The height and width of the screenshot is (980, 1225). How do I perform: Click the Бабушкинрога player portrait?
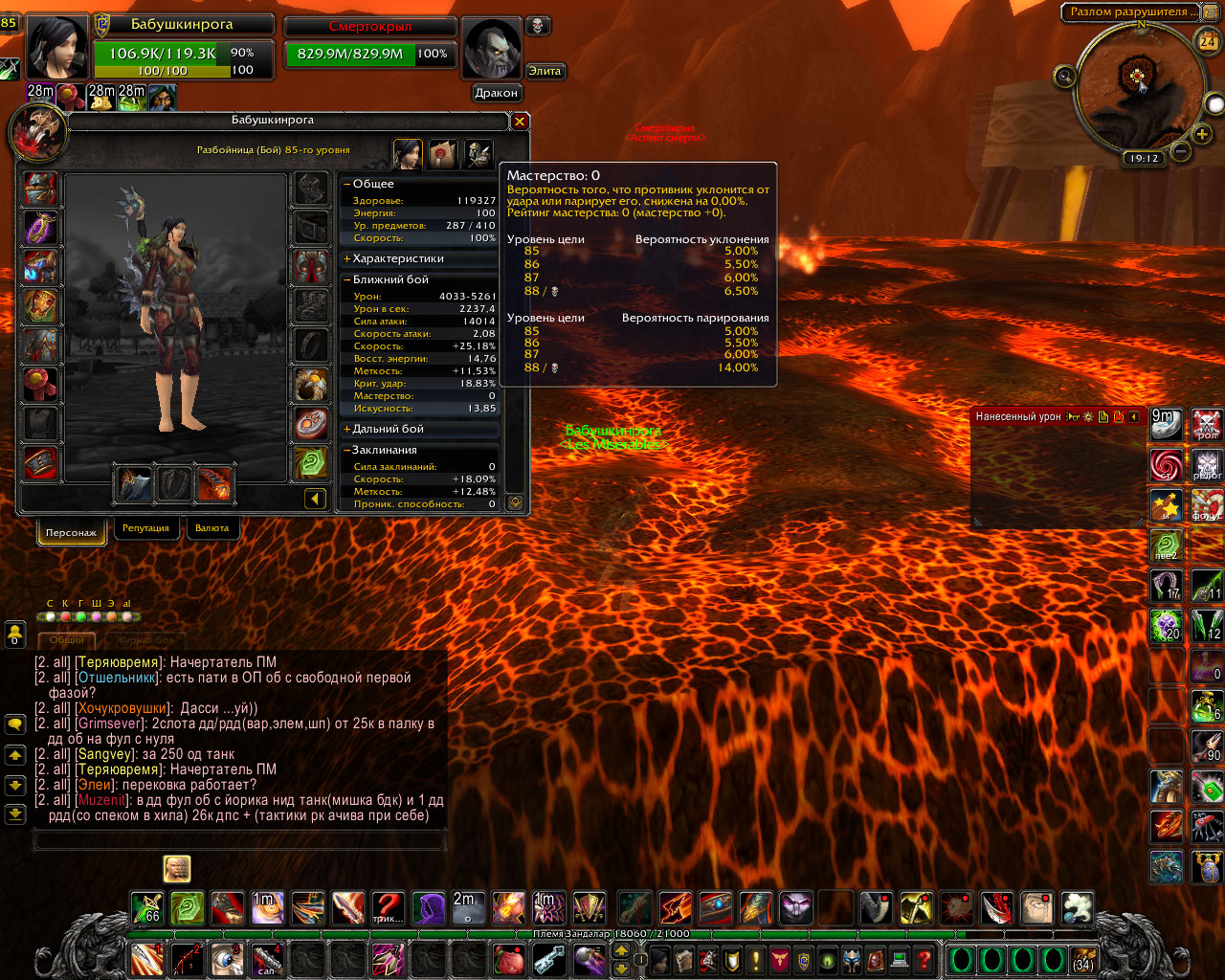coord(57,47)
